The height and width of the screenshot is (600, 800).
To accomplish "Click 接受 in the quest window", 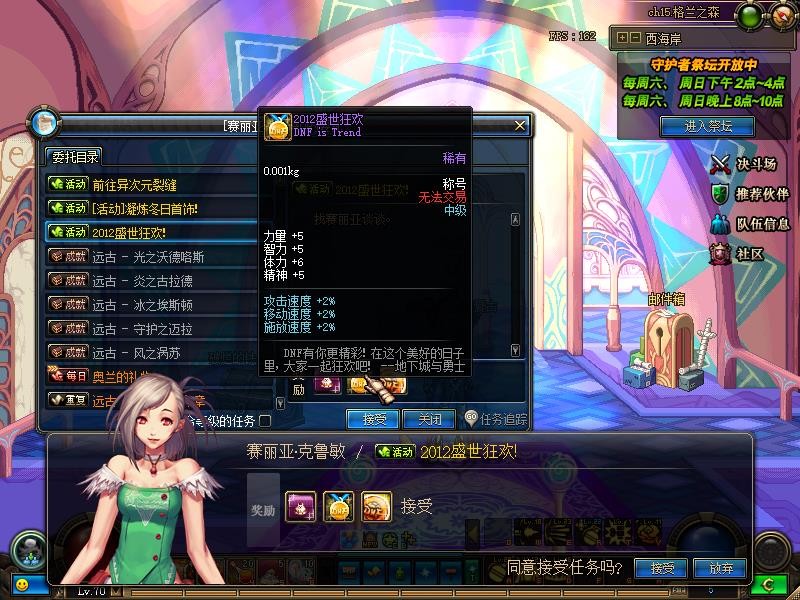I will tap(373, 419).
